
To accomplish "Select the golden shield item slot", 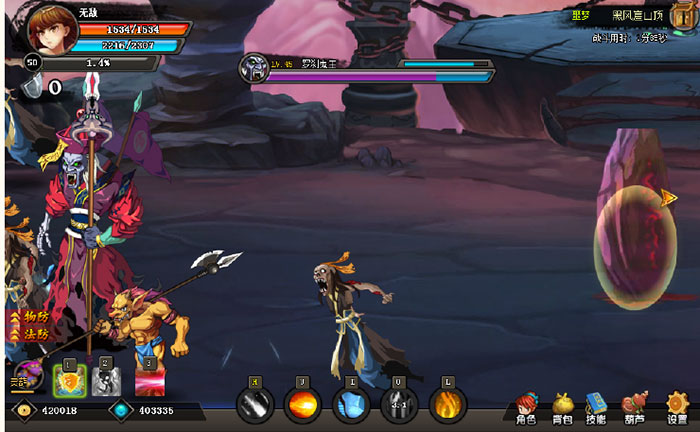I will pyautogui.click(x=68, y=380).
